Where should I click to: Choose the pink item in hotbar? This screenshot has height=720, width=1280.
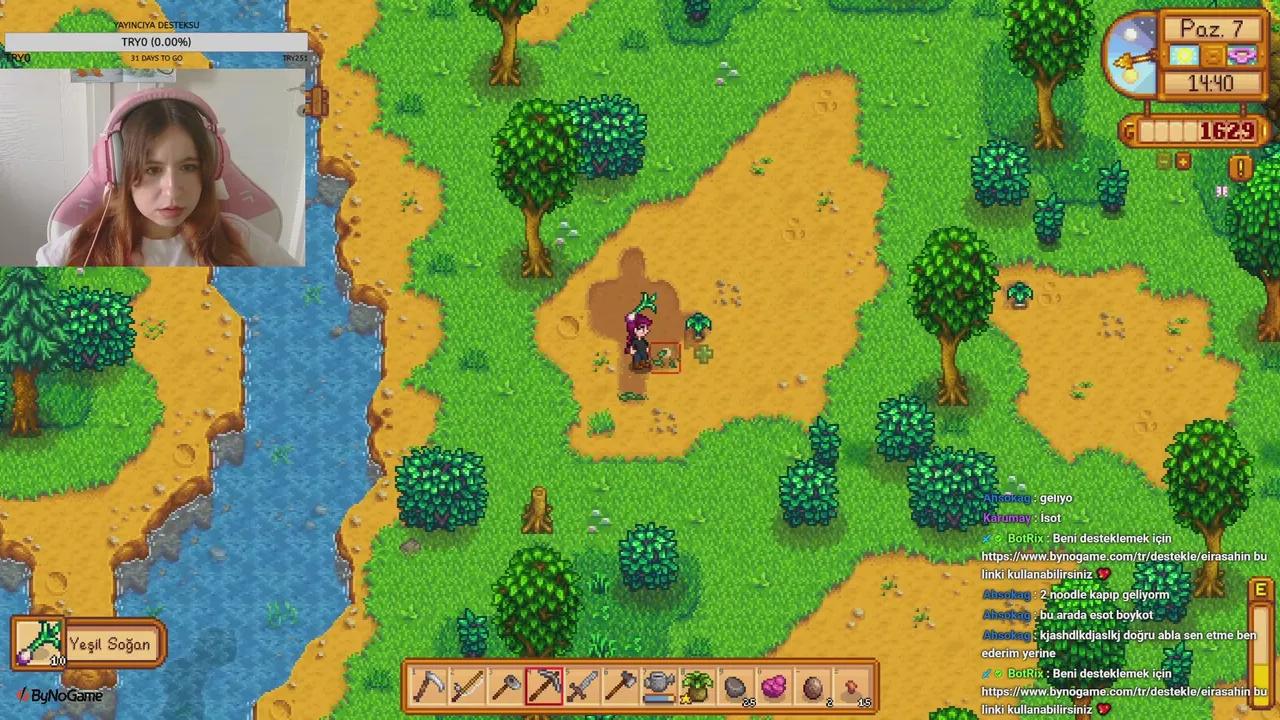coord(773,687)
